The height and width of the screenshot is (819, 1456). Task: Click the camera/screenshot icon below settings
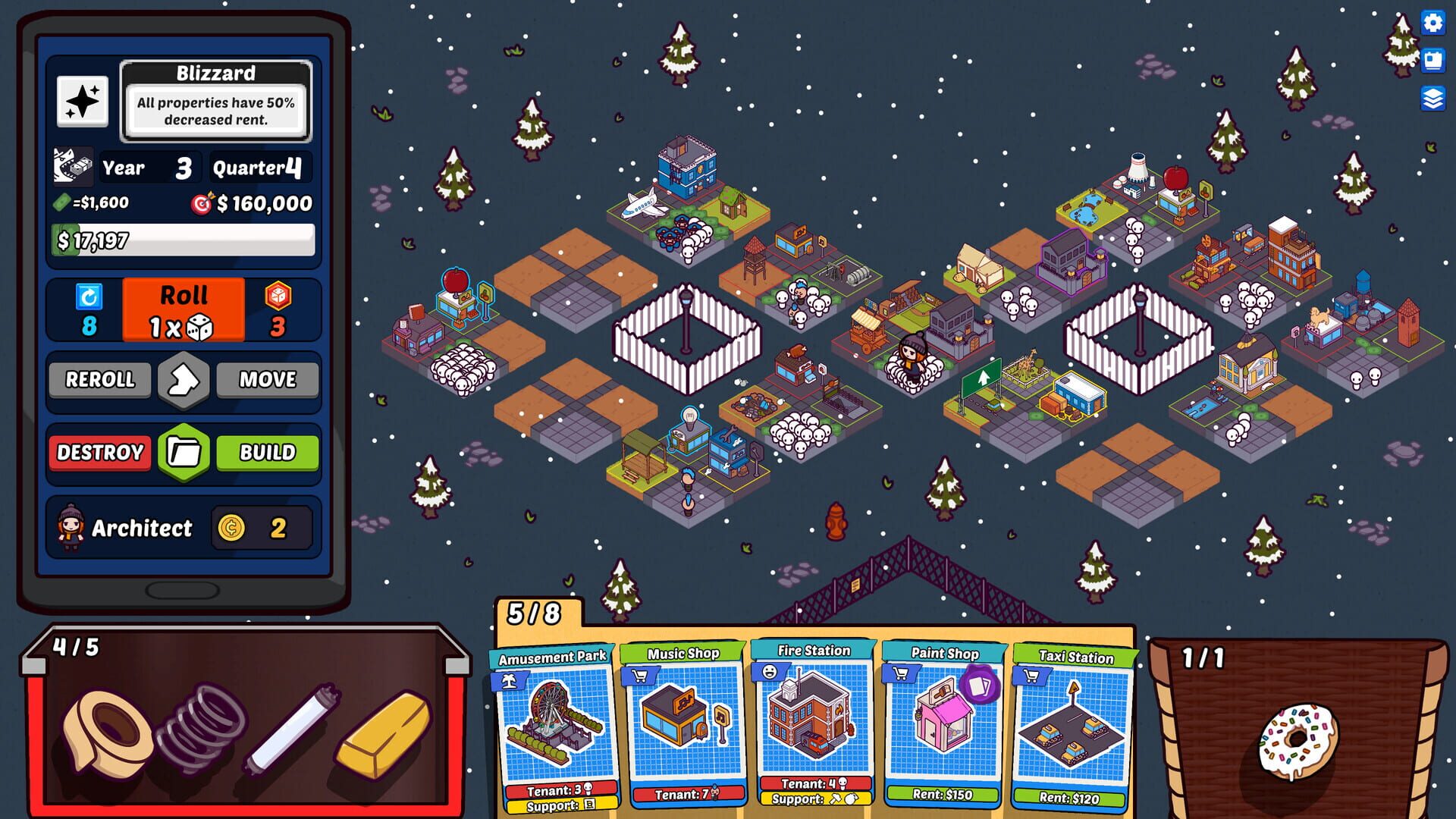click(x=1432, y=61)
